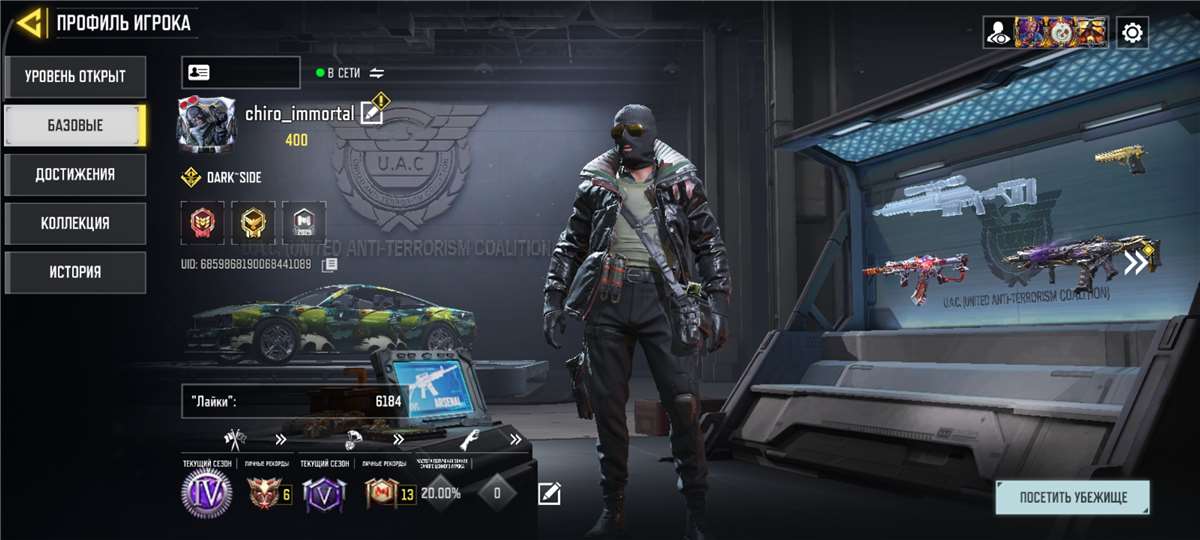Screen dimensions: 1200x540
Task: Open the gear settings icon
Action: (1132, 33)
